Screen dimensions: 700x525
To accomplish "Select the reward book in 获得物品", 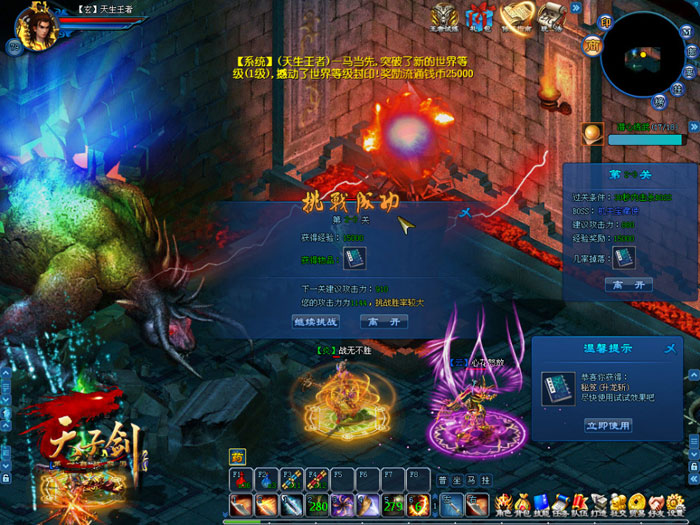I will point(354,259).
